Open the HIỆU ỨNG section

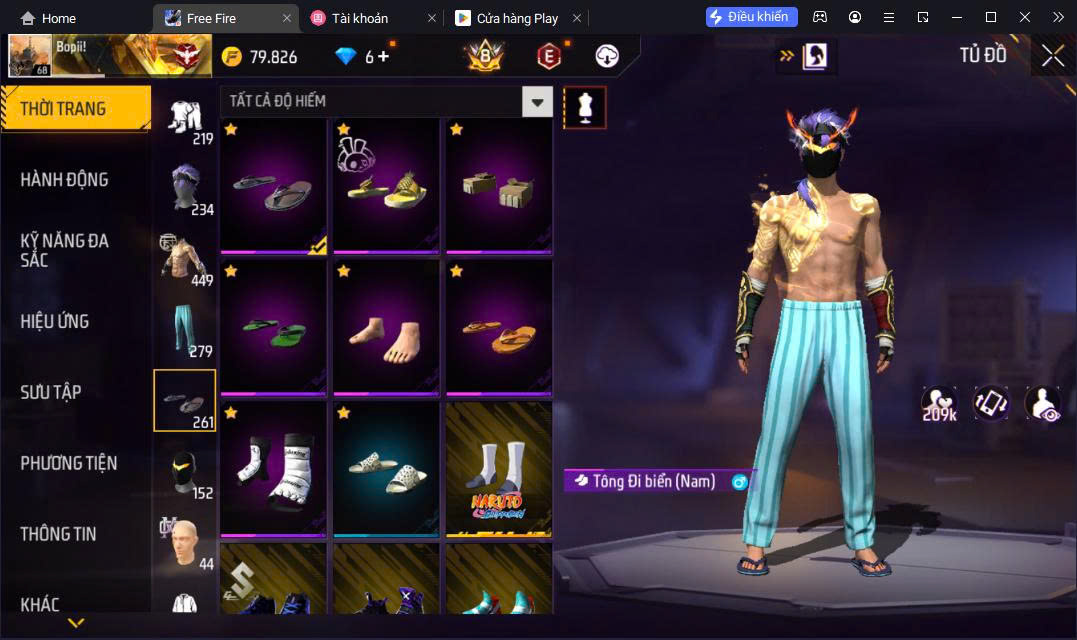click(x=55, y=321)
